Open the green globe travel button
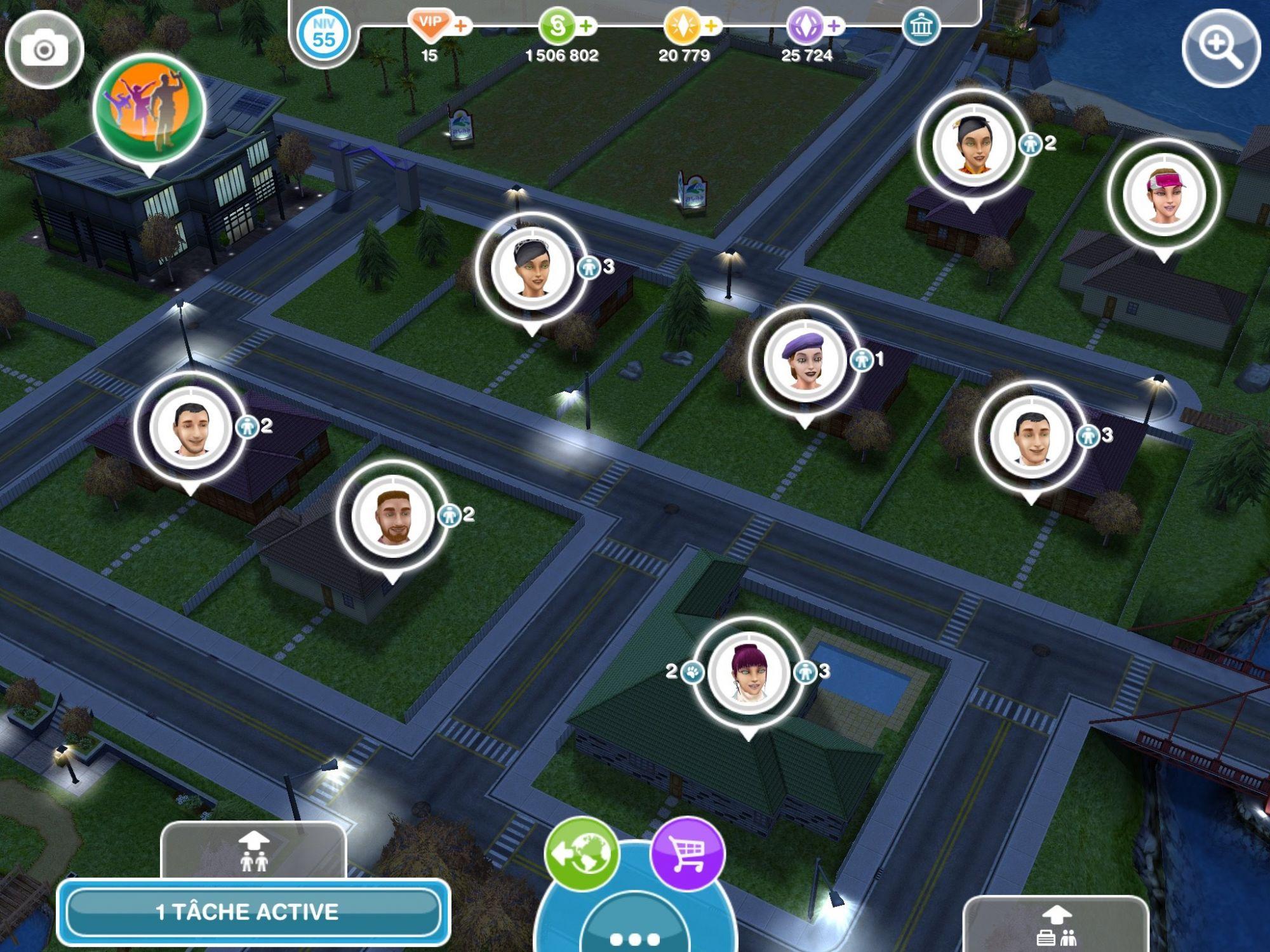The image size is (1270, 952). click(581, 854)
